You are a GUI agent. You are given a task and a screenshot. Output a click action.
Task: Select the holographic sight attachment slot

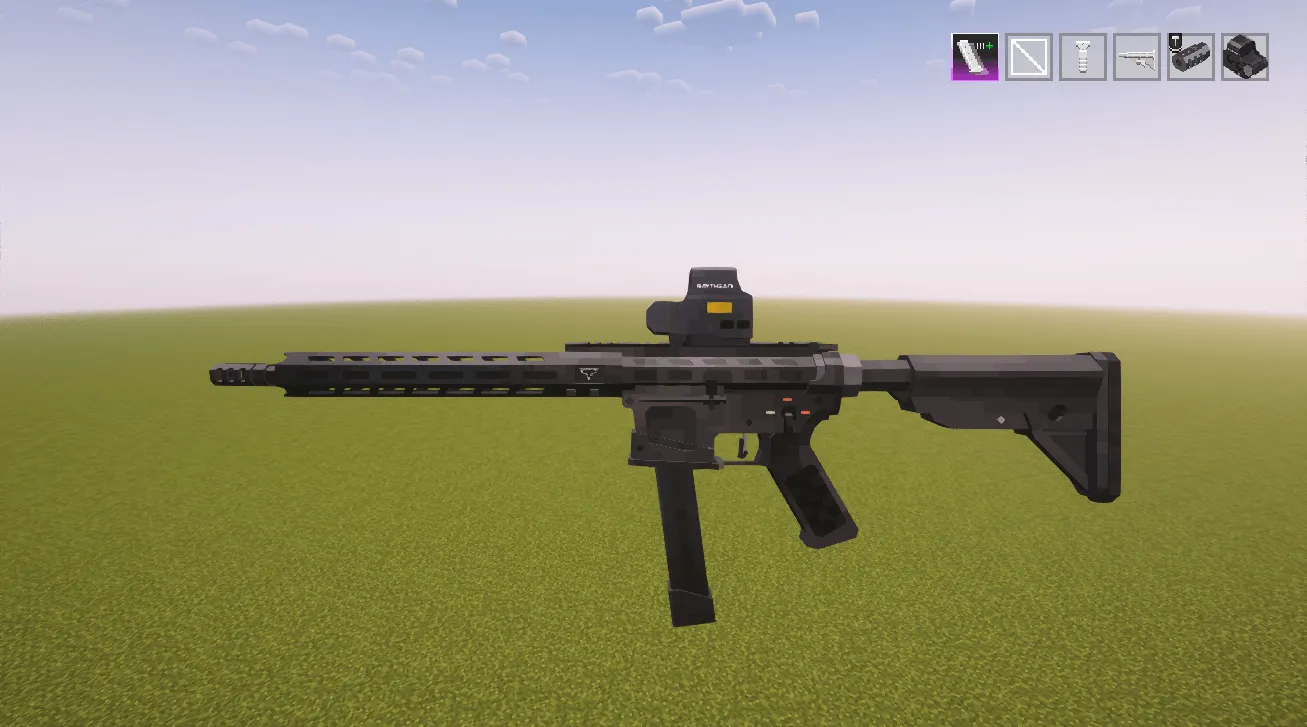pyautogui.click(x=1244, y=57)
